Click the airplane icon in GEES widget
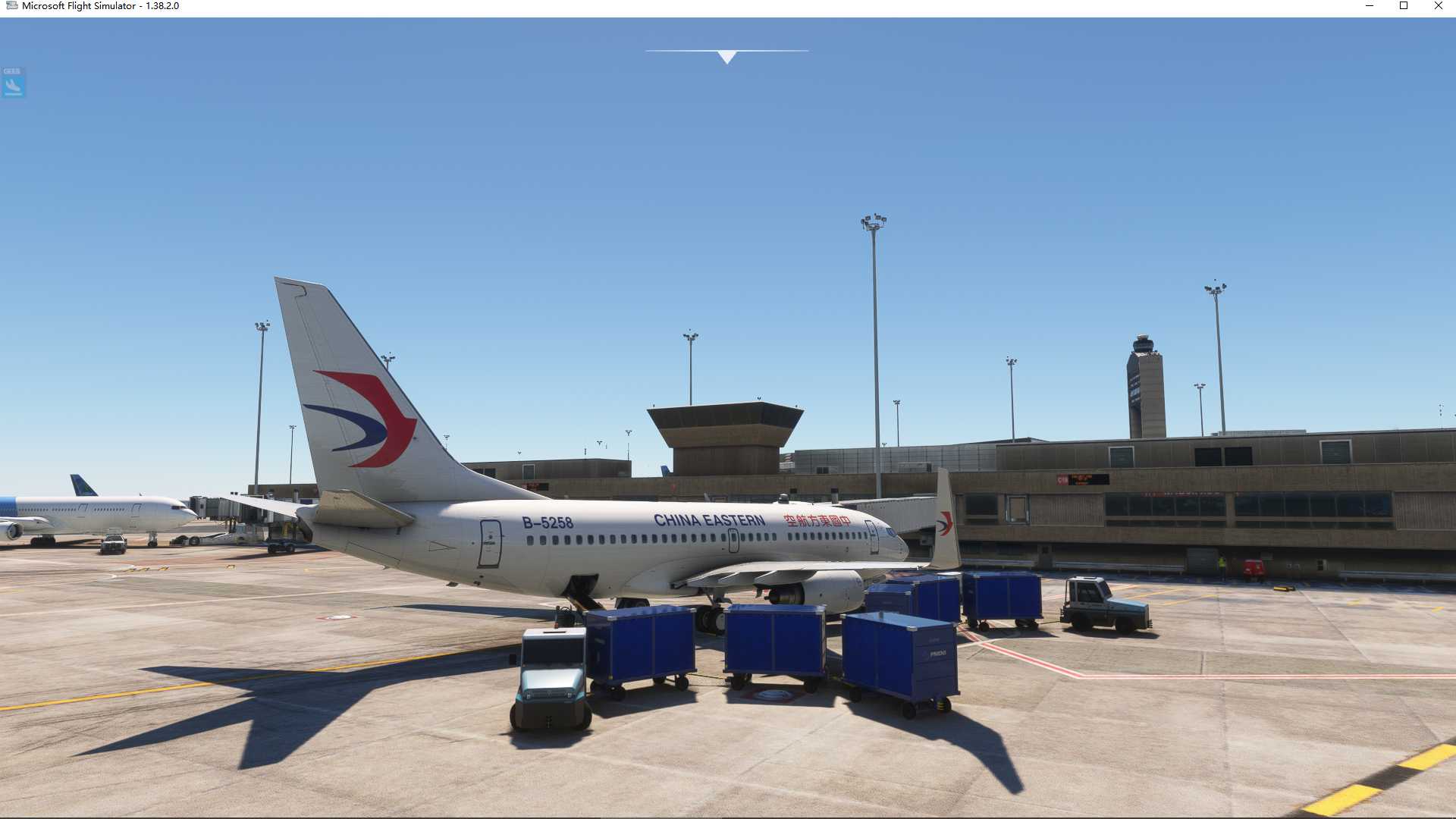This screenshot has width=1456, height=819. pos(12,85)
